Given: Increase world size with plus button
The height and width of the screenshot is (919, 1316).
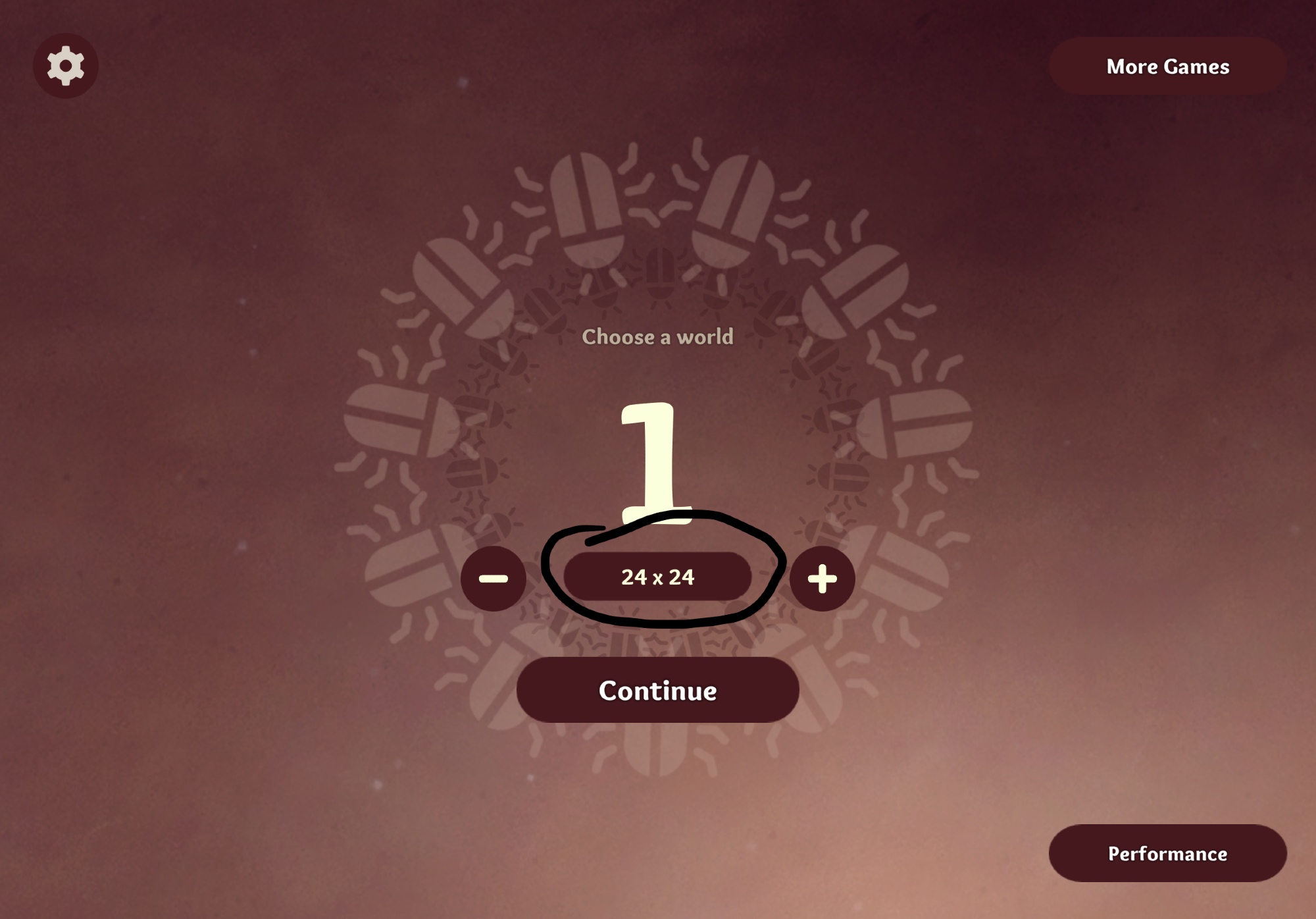Looking at the screenshot, I should coord(822,579).
